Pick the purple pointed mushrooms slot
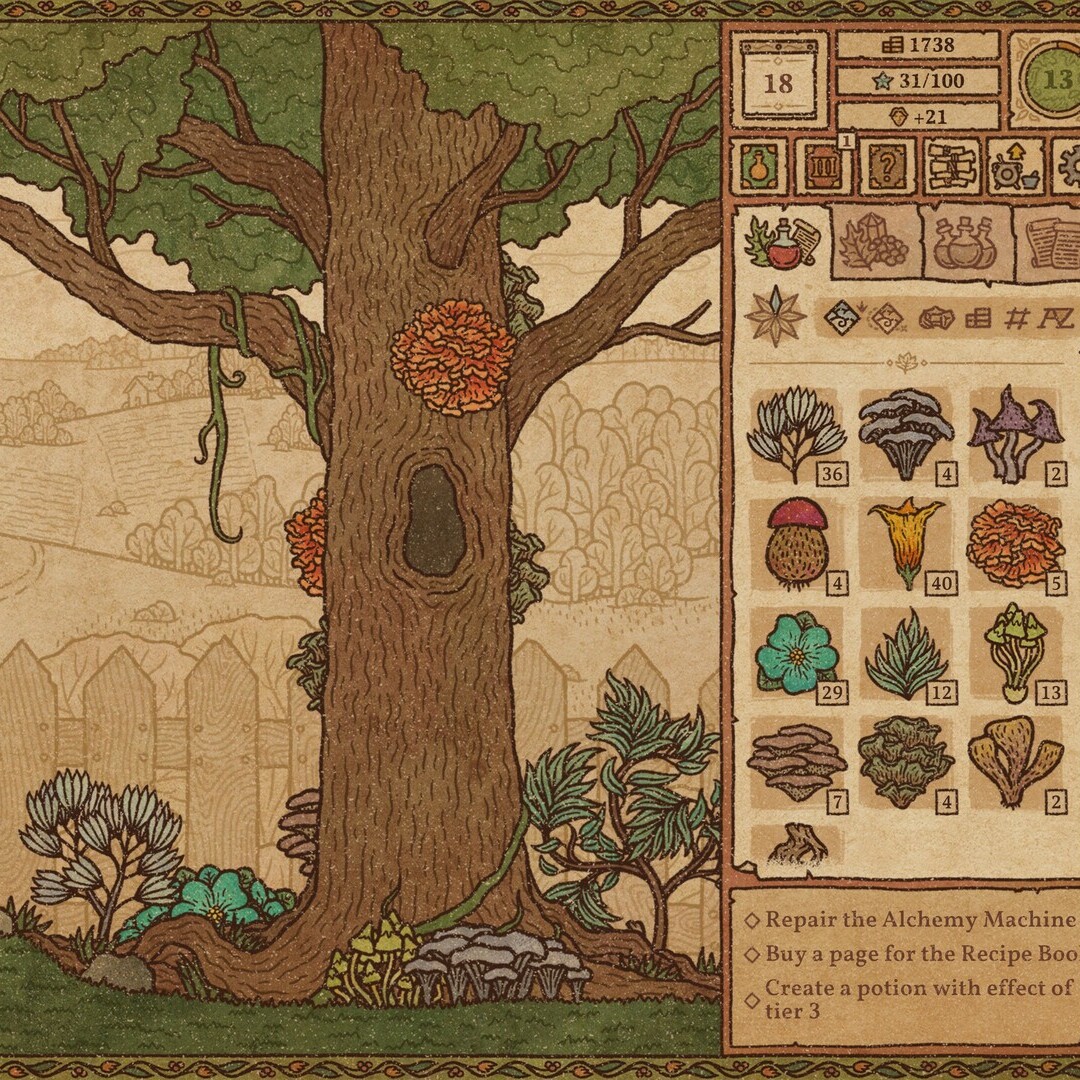Image resolution: width=1080 pixels, height=1080 pixels. coord(1014,434)
